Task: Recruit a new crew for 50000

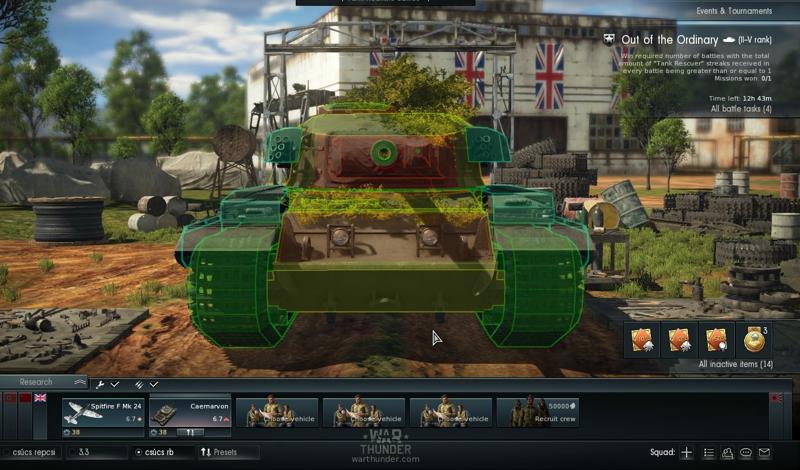Action: pos(537,412)
